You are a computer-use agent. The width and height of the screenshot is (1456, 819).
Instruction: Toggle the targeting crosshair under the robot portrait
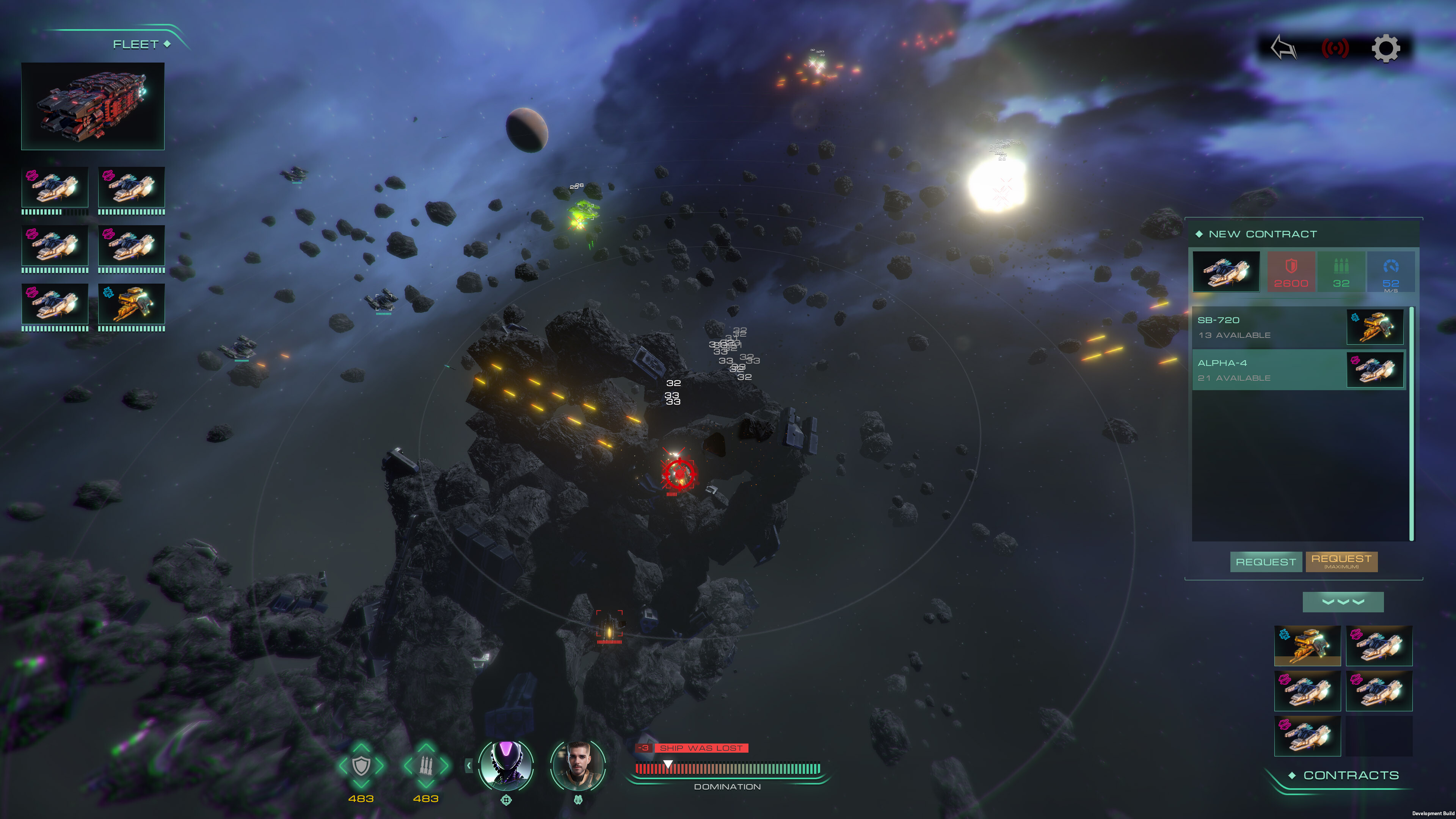[507, 800]
